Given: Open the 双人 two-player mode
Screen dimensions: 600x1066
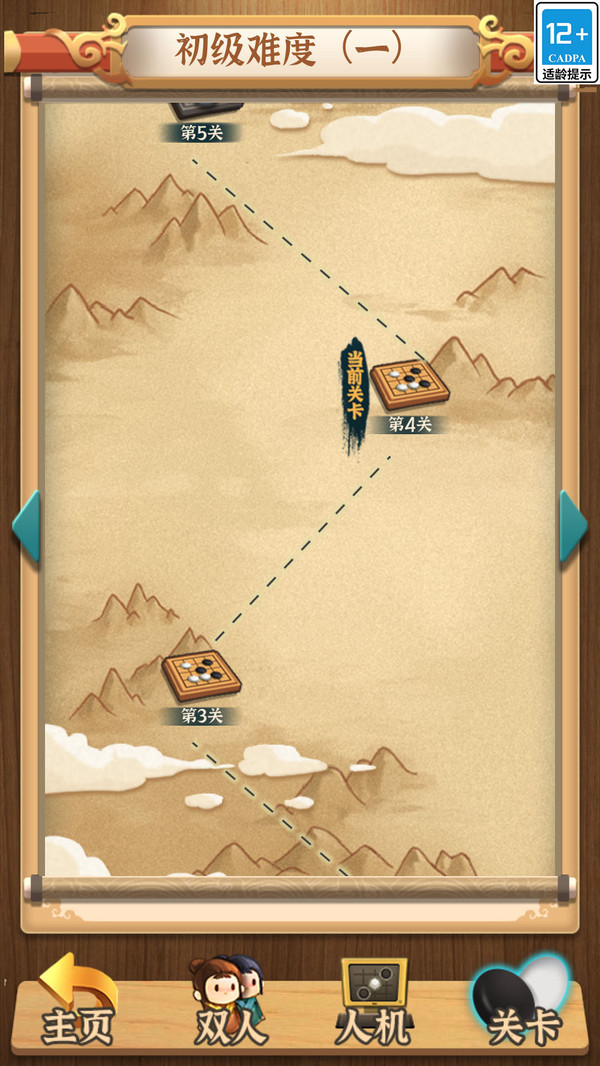Looking at the screenshot, I should [228, 1003].
